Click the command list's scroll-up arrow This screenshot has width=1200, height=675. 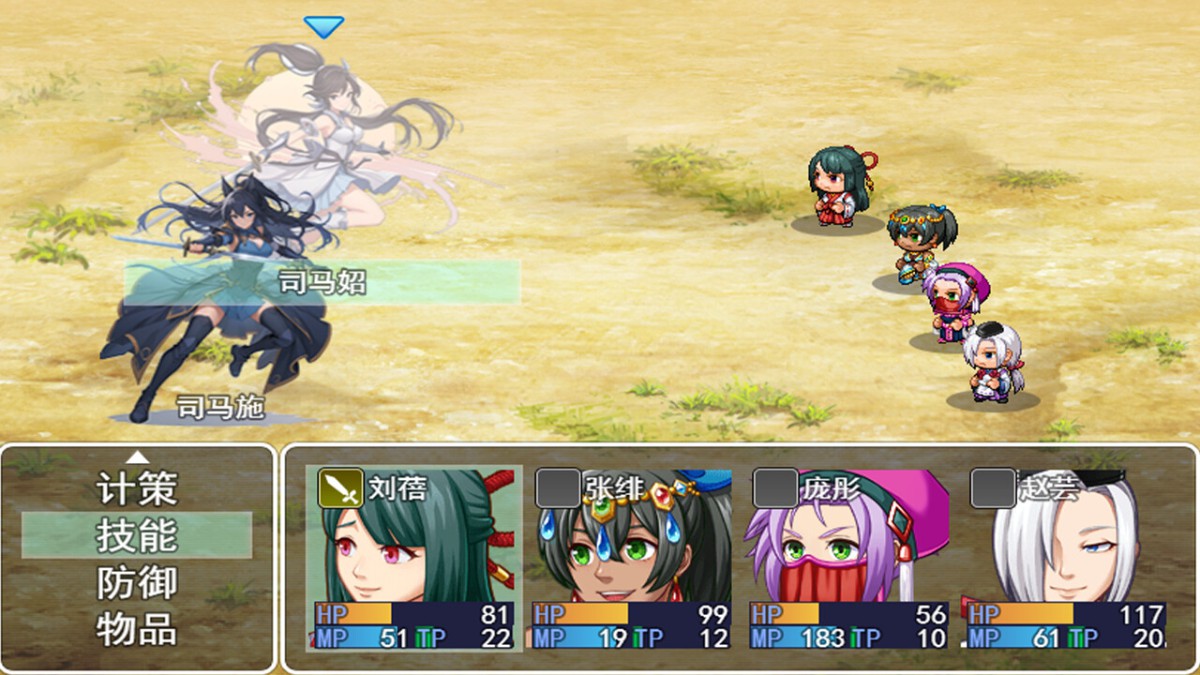point(138,458)
